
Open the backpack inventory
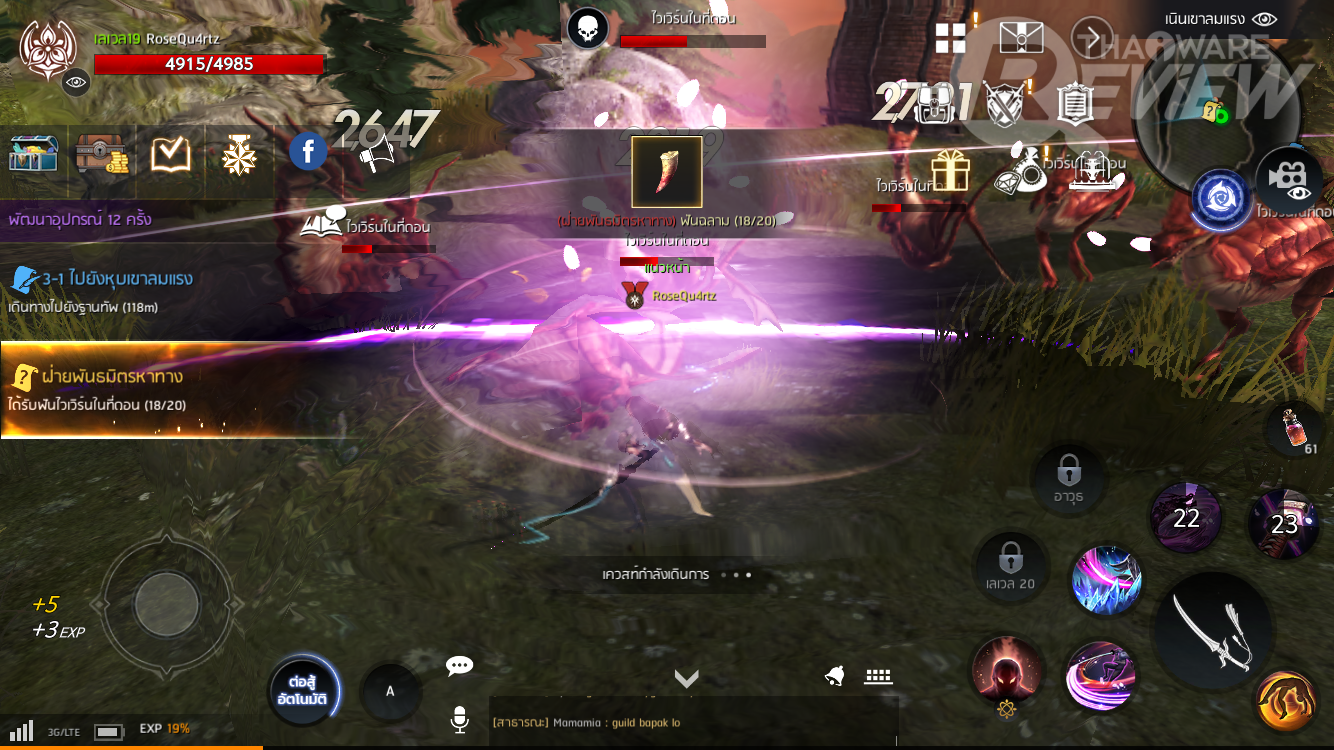[x=937, y=101]
